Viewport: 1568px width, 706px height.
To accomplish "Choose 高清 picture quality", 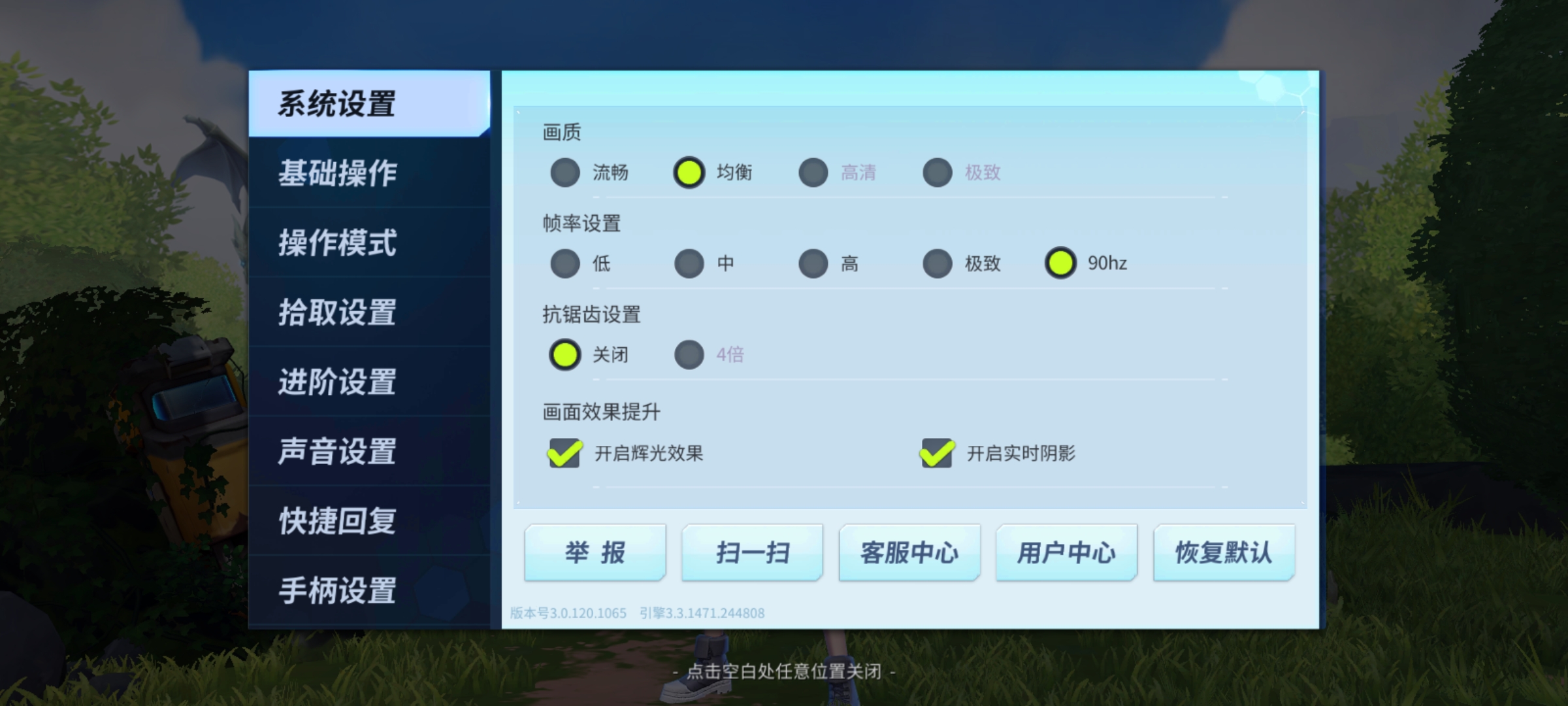I will [x=813, y=173].
